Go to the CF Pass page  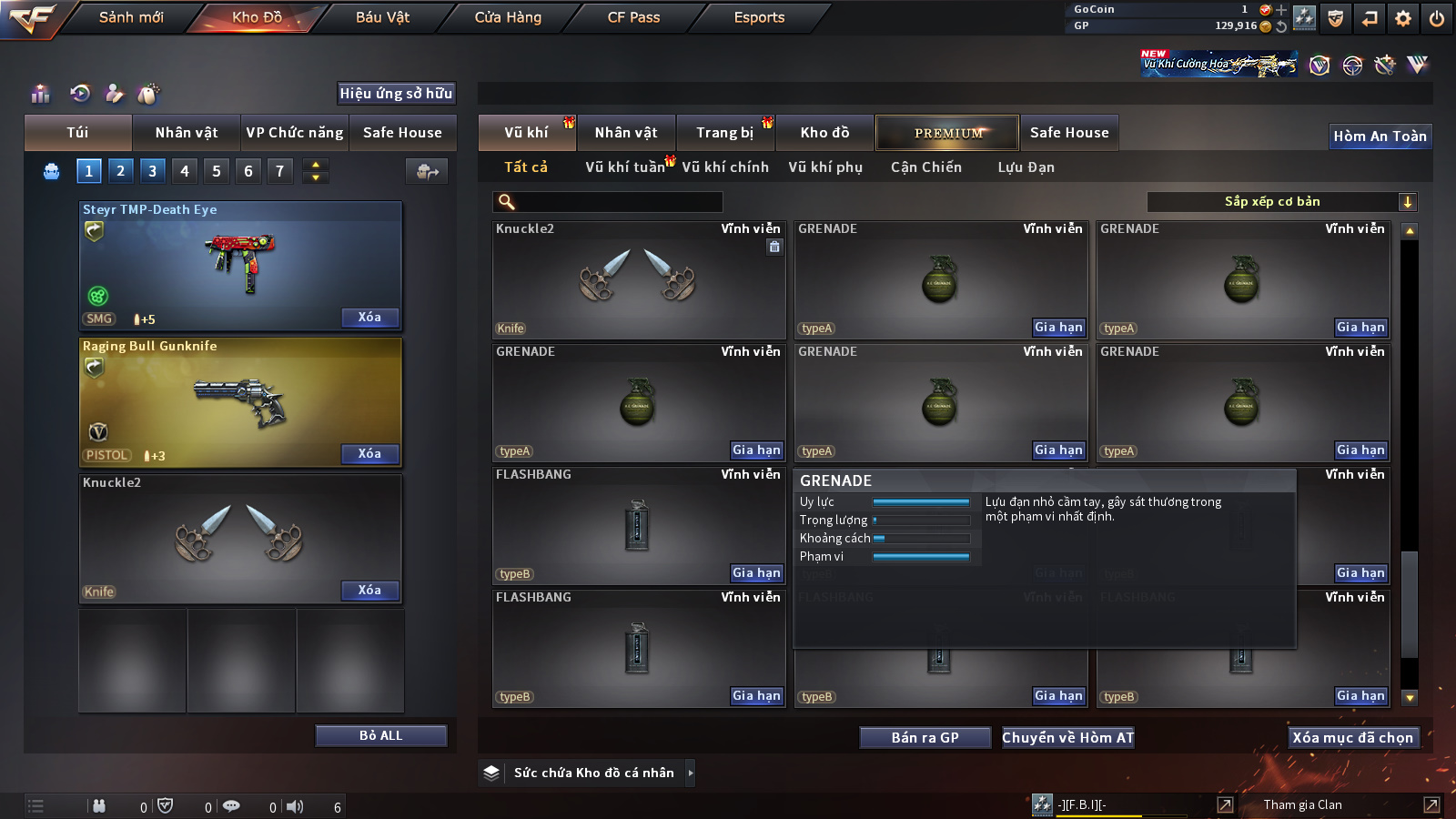coord(633,17)
